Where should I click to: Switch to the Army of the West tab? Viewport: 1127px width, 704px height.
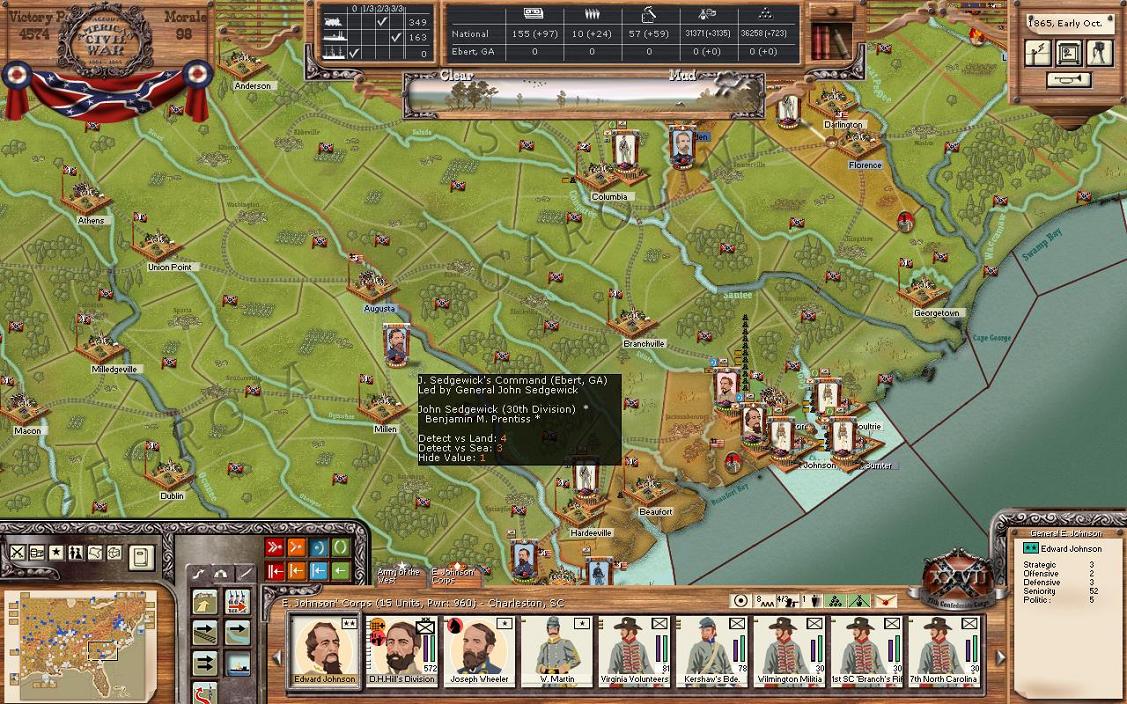pos(398,575)
